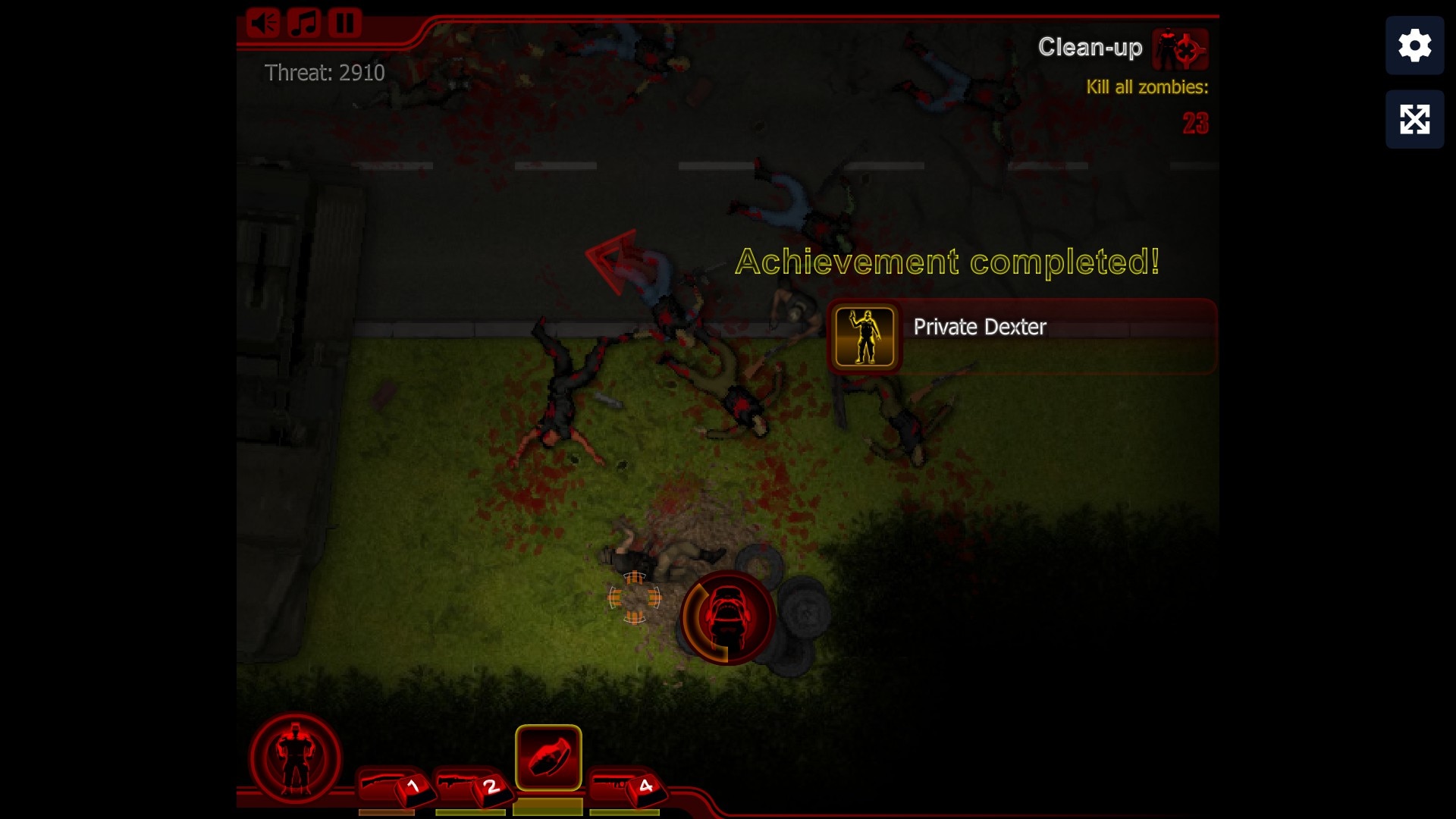
Task: Open the gear settings button
Action: [x=1414, y=45]
